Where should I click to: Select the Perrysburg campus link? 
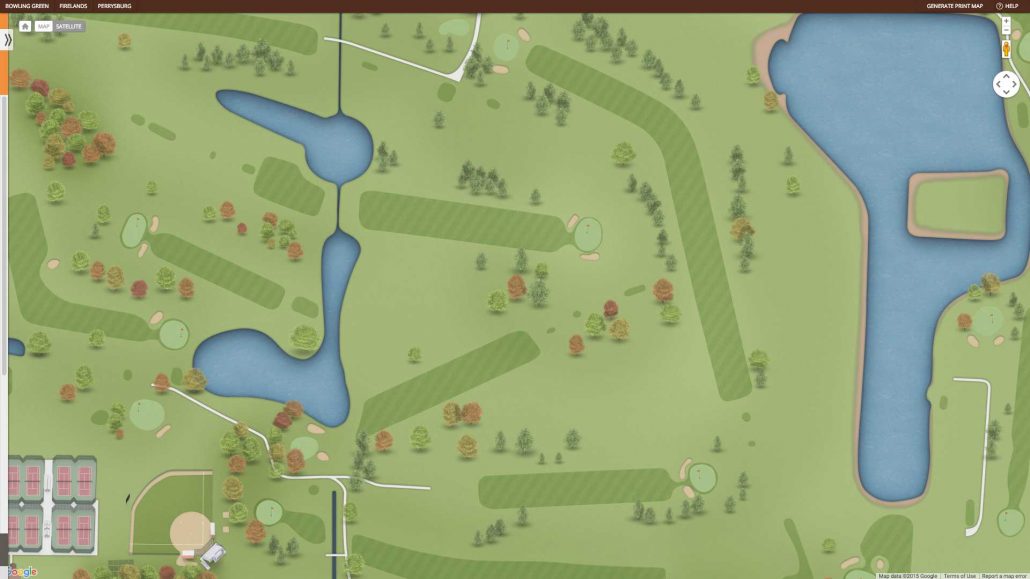[x=114, y=6]
